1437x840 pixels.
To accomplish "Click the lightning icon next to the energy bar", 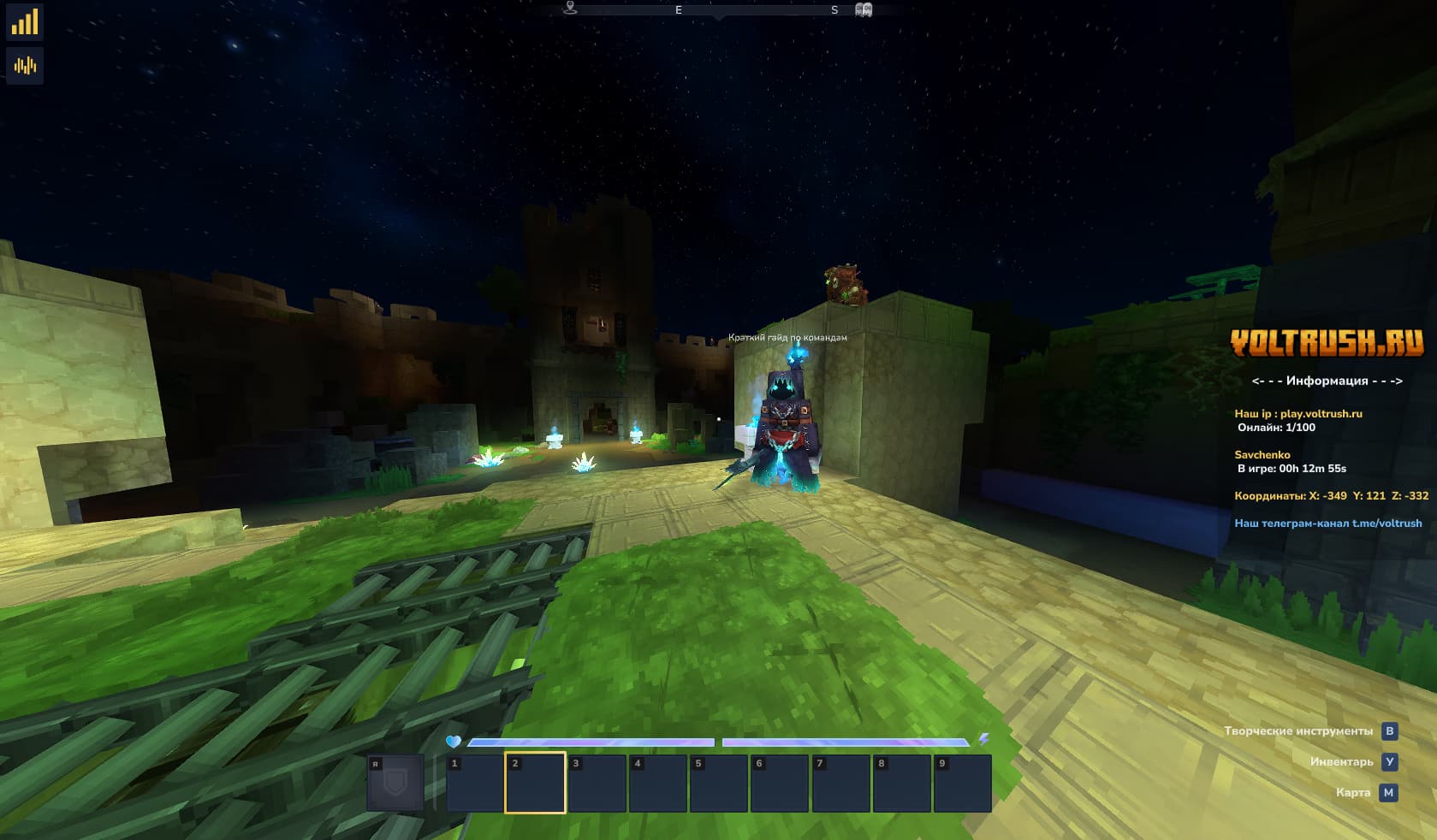I will [984, 741].
